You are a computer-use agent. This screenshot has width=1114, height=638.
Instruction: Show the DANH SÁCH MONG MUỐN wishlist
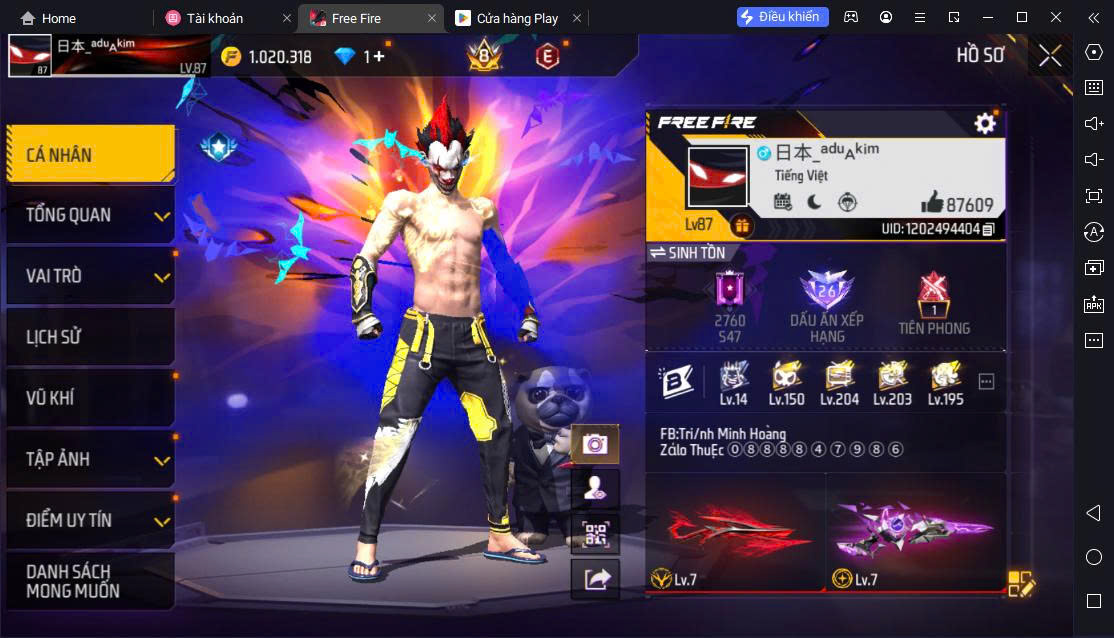[90, 581]
